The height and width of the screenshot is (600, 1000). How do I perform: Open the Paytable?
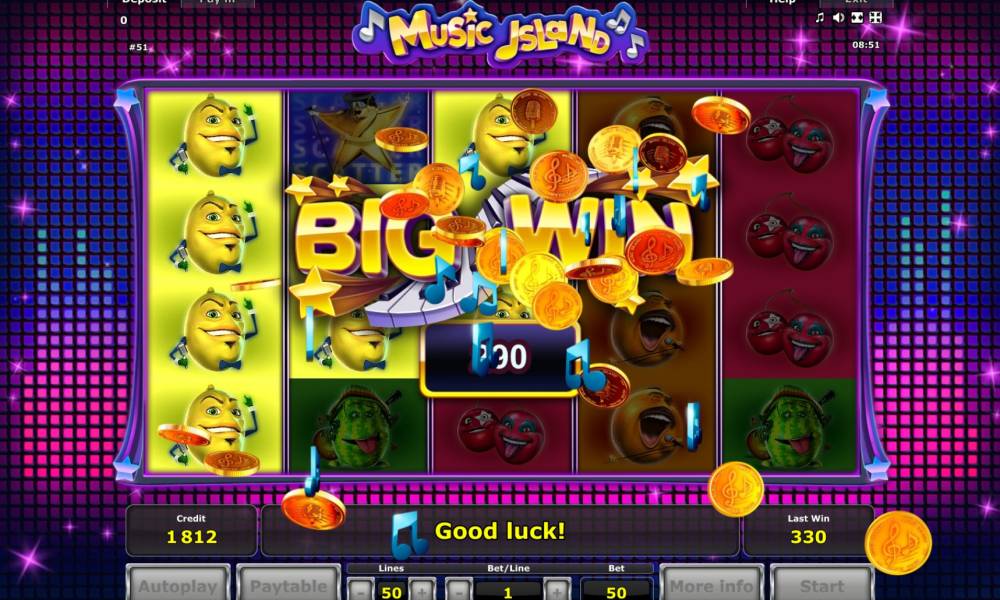pyautogui.click(x=287, y=584)
